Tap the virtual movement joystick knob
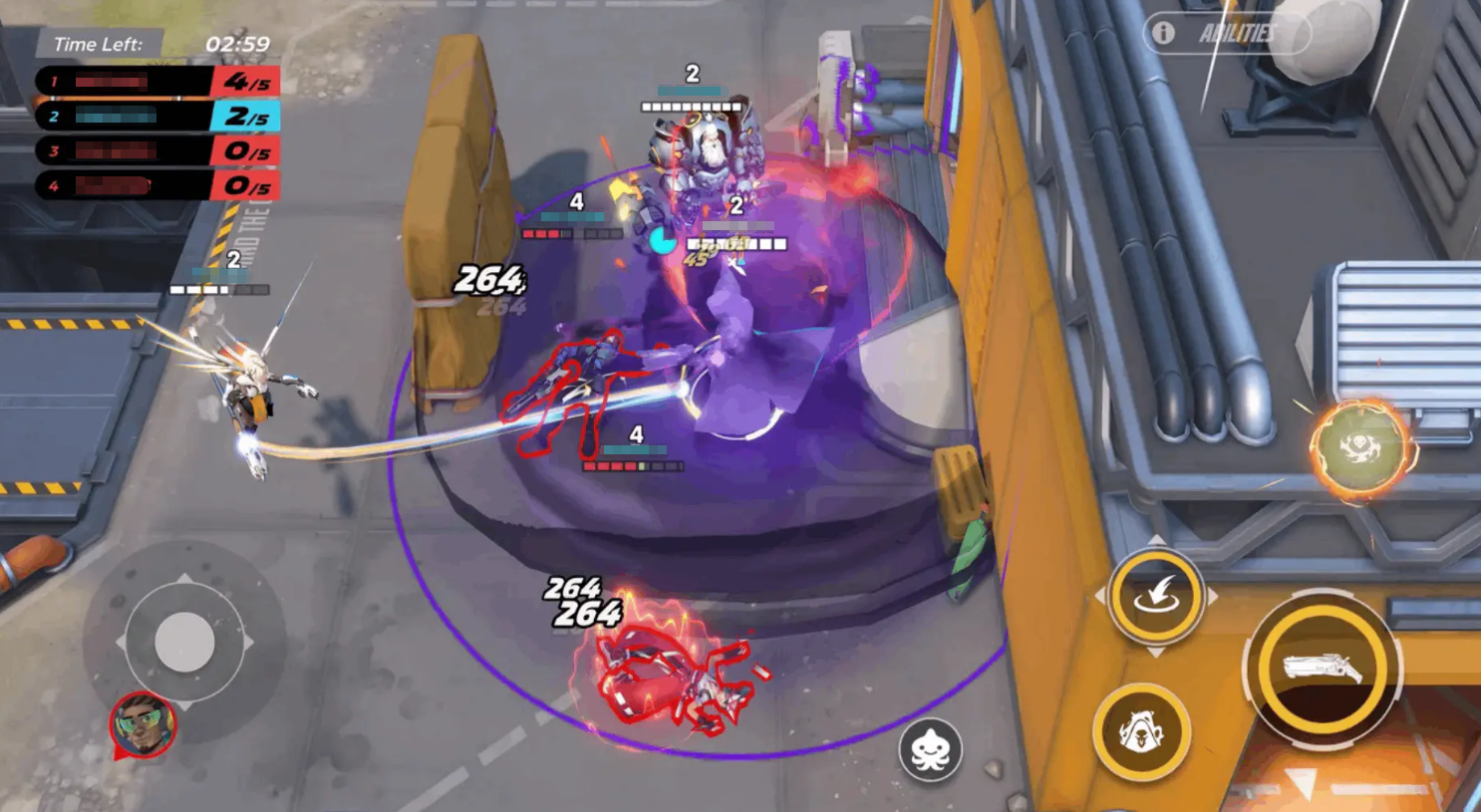The image size is (1481, 812). [184, 643]
